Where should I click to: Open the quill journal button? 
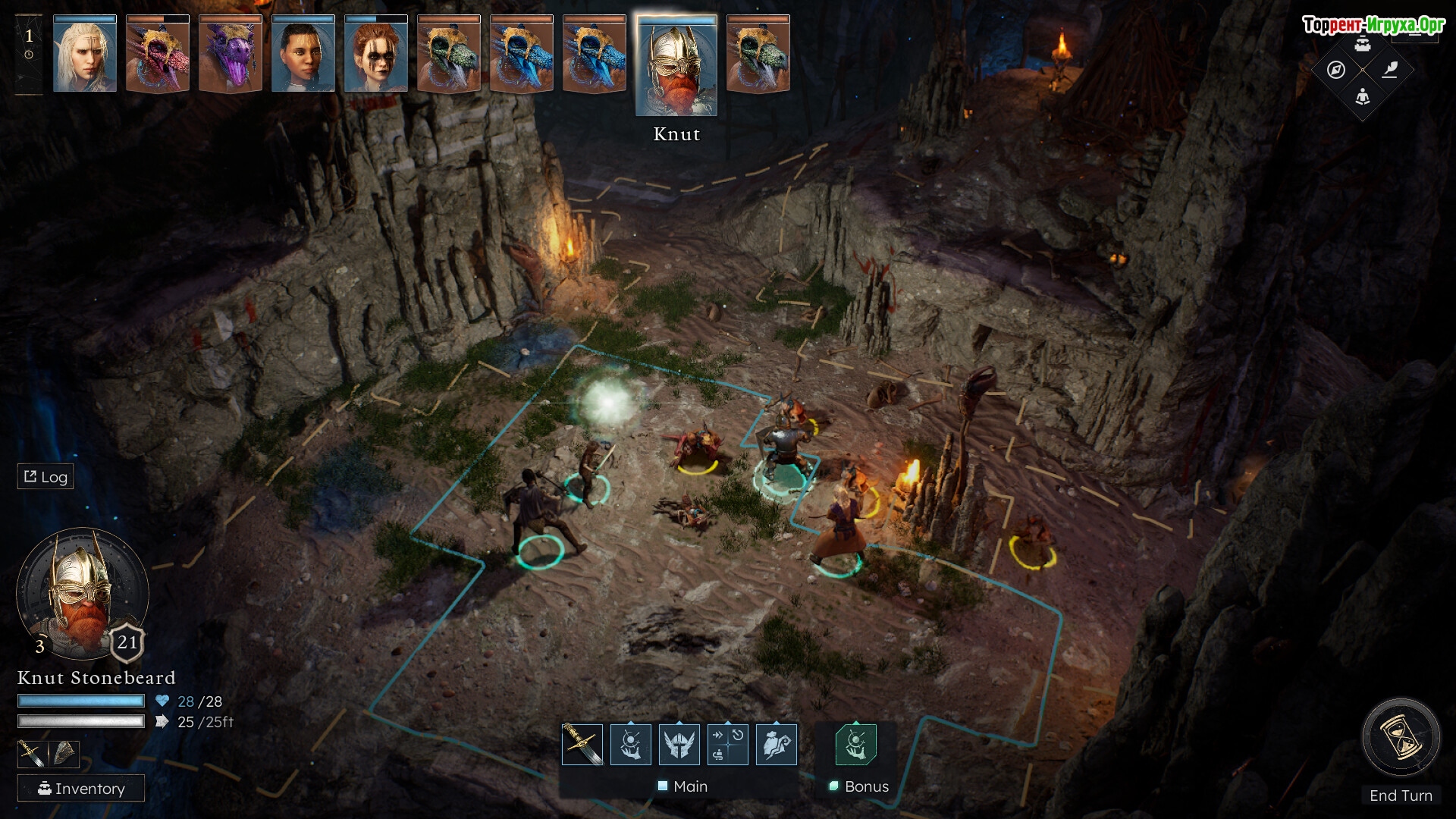(x=1389, y=70)
